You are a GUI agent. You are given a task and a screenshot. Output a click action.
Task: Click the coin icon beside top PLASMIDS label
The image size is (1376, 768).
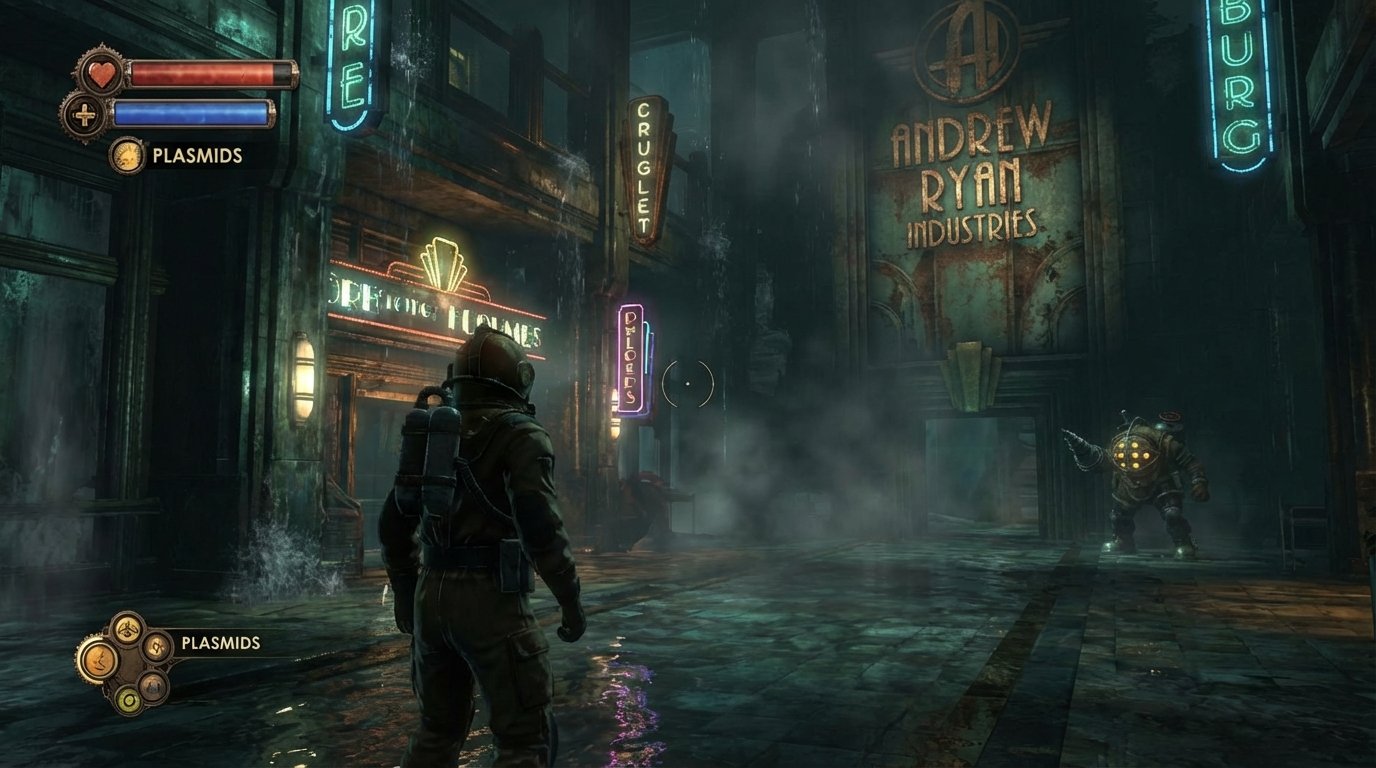coord(127,156)
